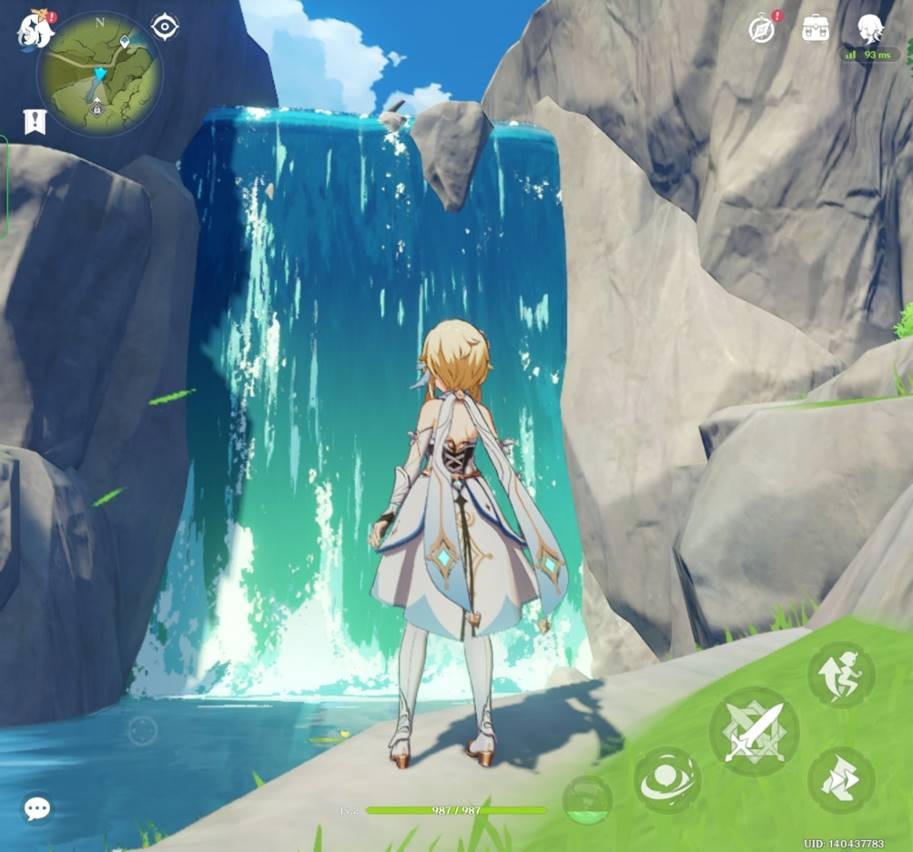This screenshot has width=913, height=852.
Task: Tap the sprint dash button
Action: pos(841,780)
